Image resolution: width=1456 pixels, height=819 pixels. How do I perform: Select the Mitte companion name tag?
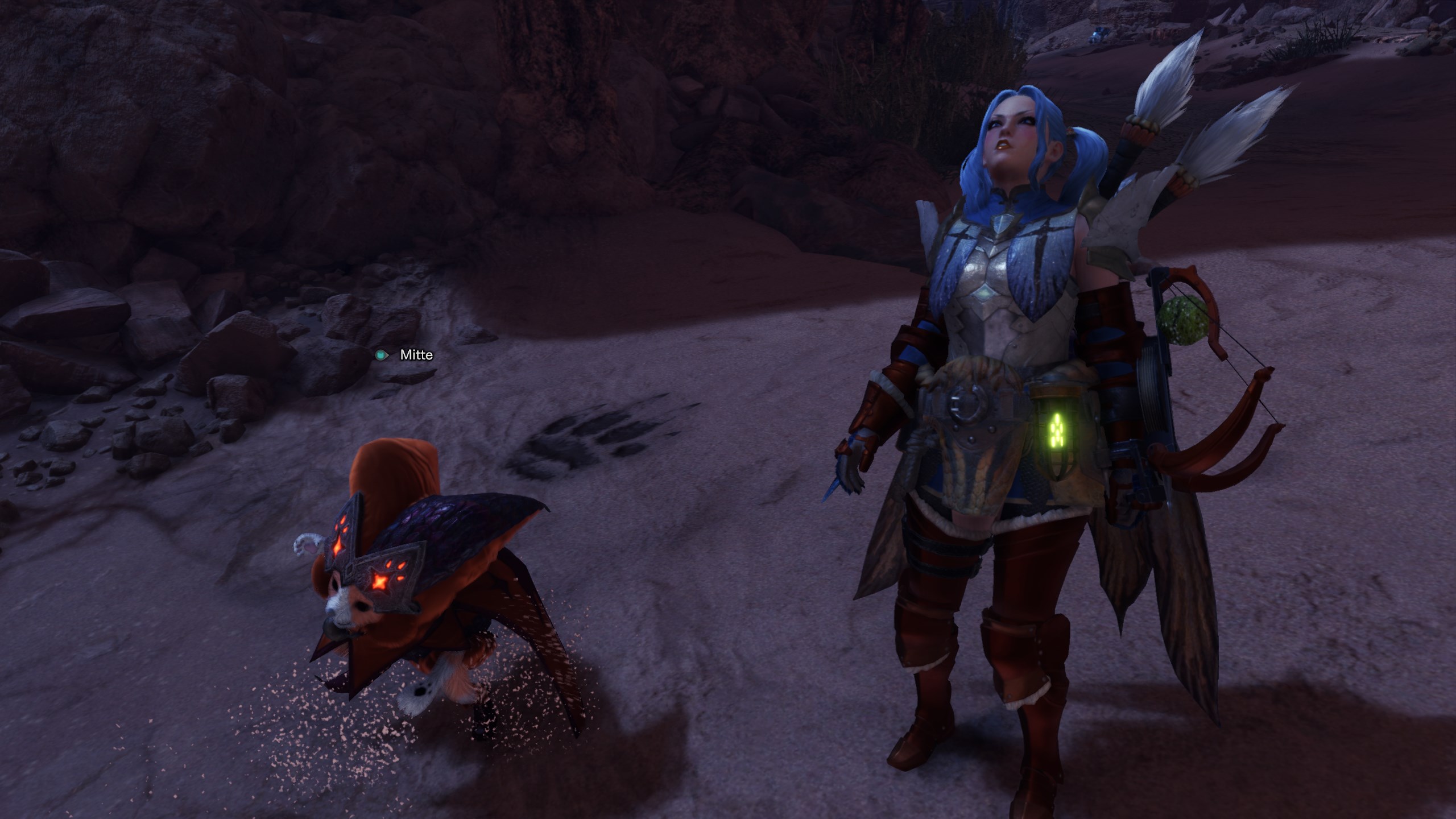(x=415, y=355)
